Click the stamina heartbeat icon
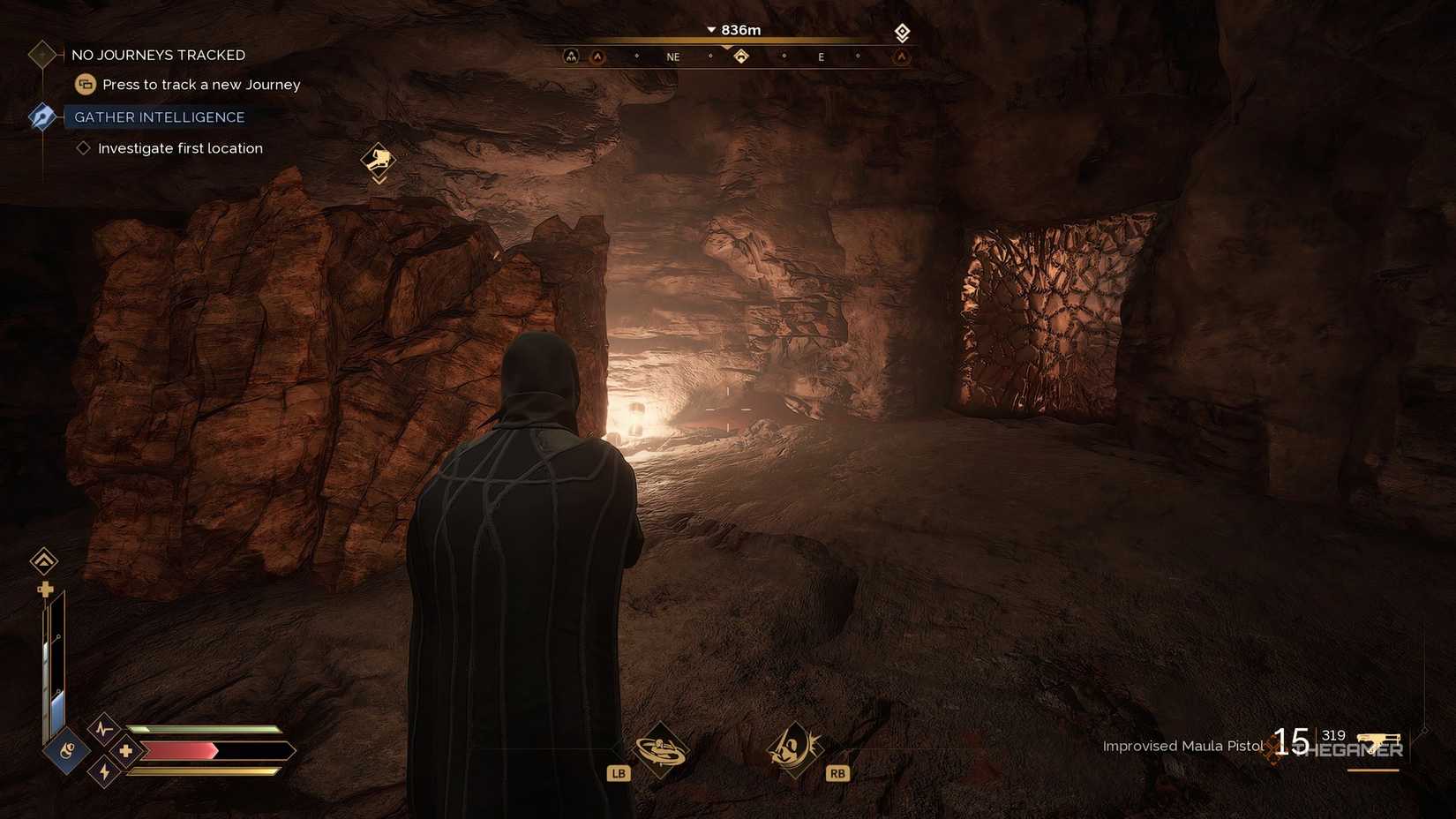 coord(102,730)
